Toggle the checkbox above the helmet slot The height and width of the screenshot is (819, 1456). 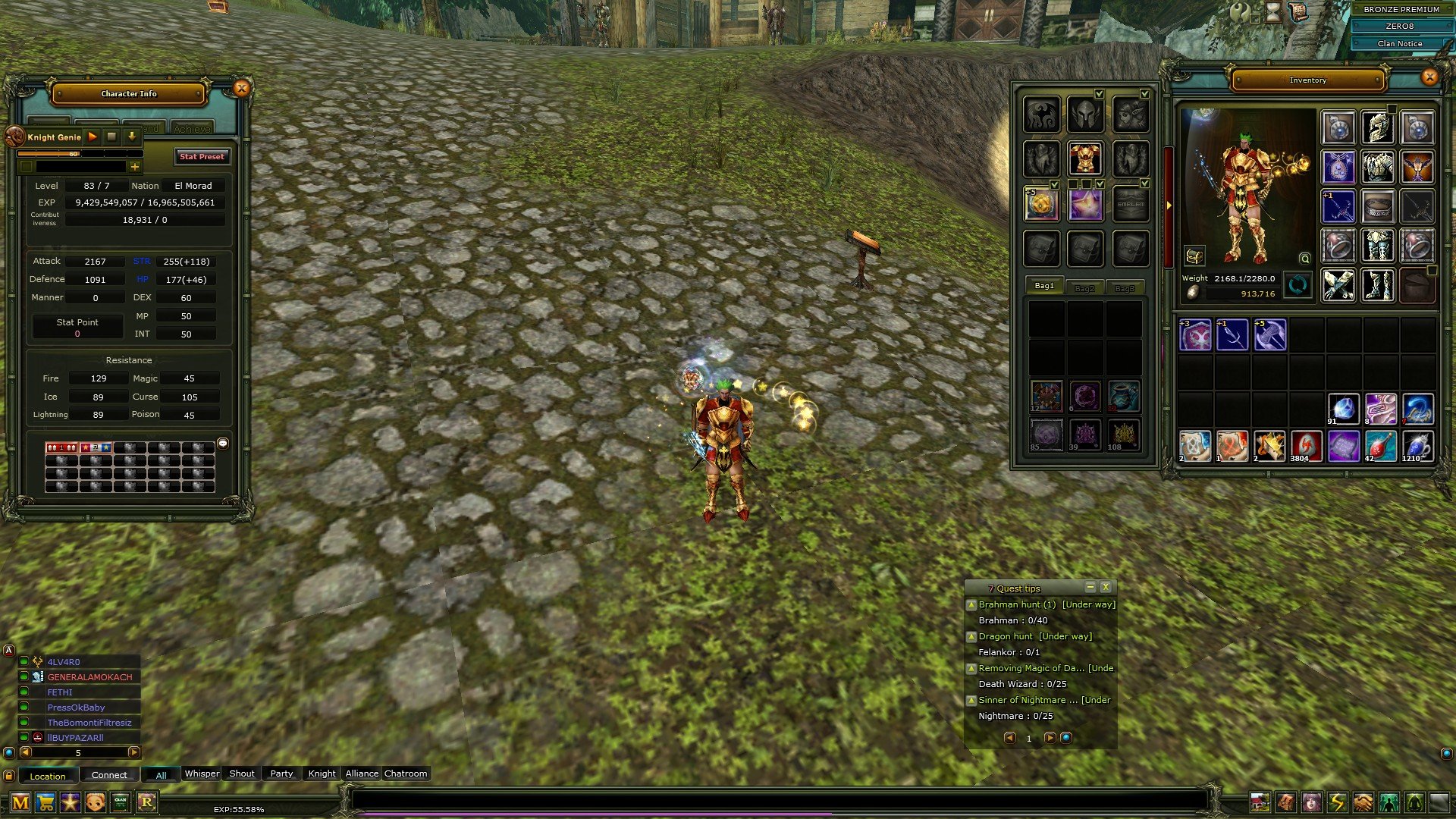coord(1100,94)
